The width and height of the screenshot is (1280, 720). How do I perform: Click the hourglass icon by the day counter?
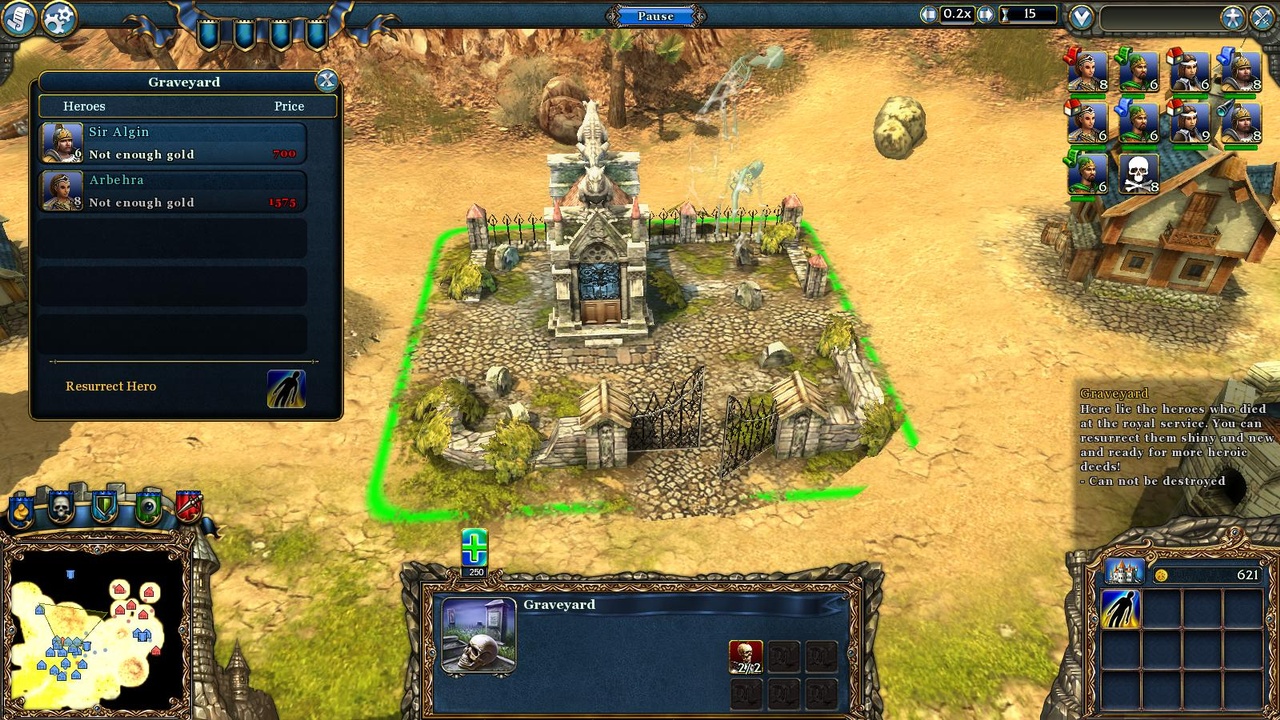(1004, 15)
